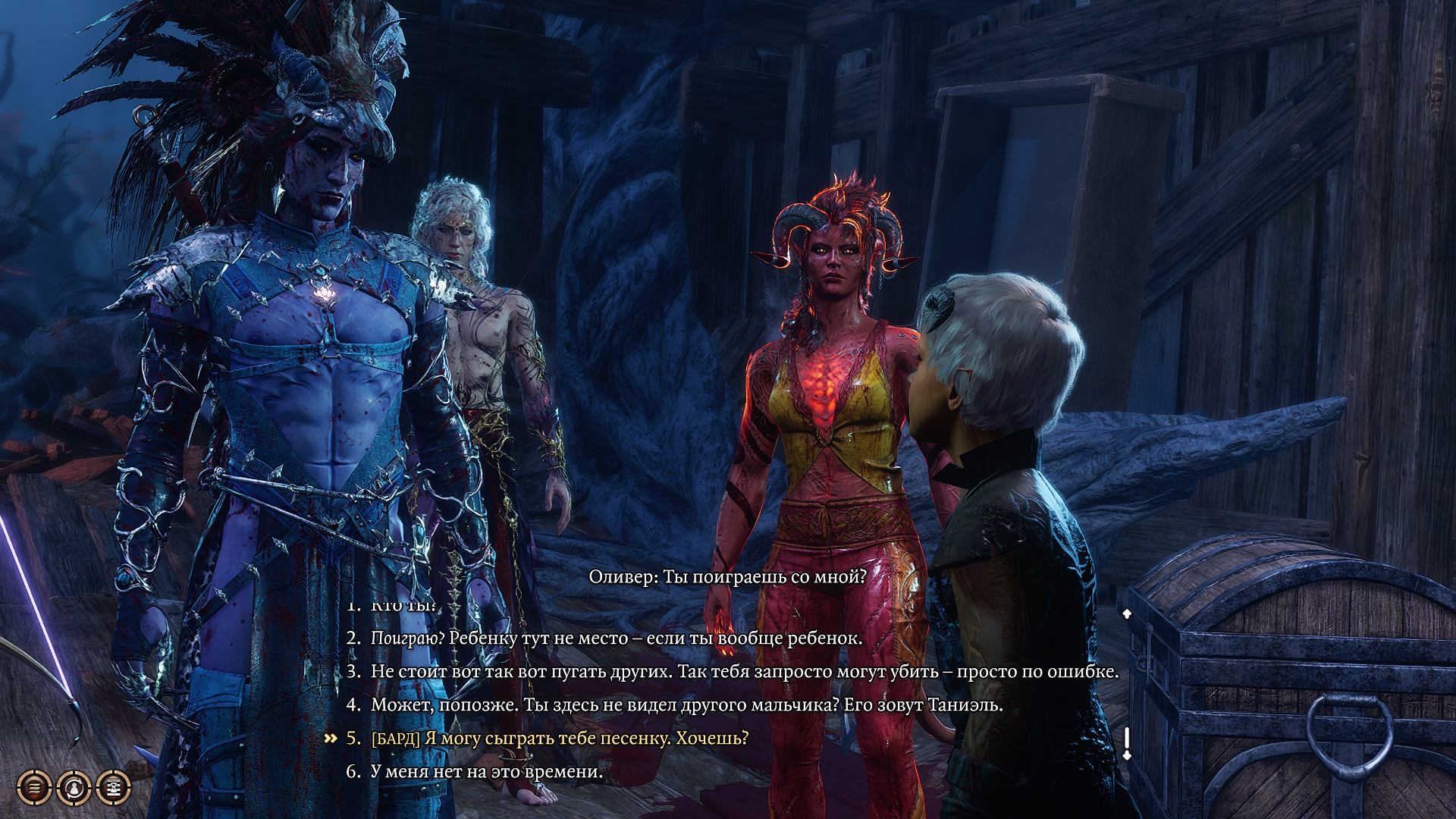This screenshot has width=1456, height=819.
Task: Open the stacked-lines menu icon
Action: pos(34,788)
